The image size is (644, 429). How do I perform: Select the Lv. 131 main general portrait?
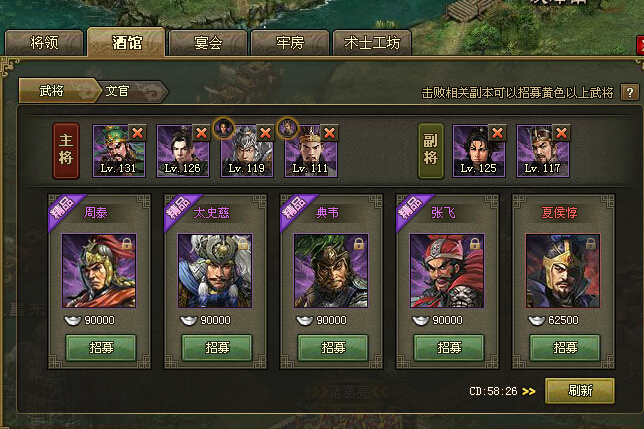coord(118,150)
